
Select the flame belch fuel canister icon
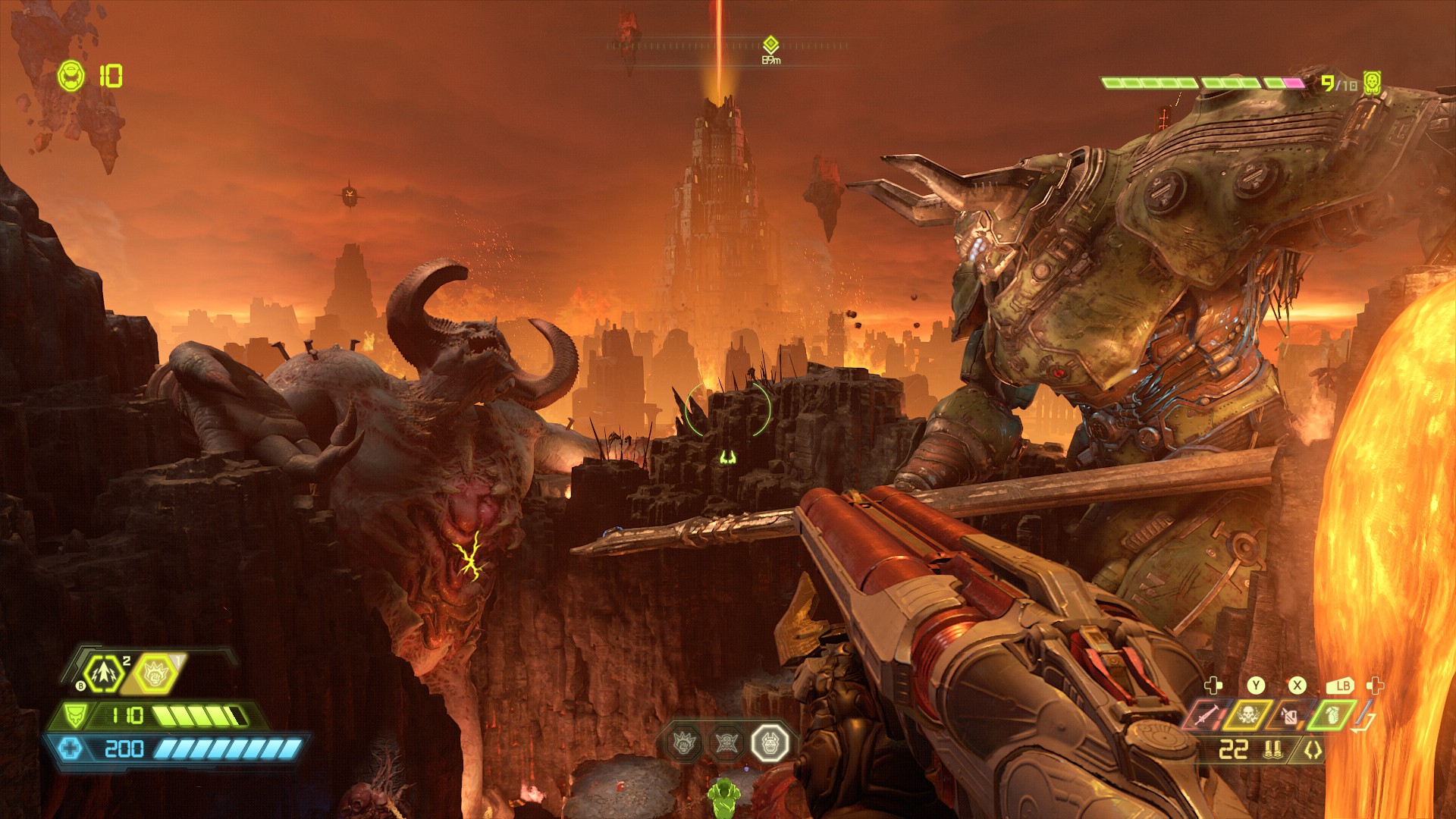pyautogui.click(x=1289, y=716)
